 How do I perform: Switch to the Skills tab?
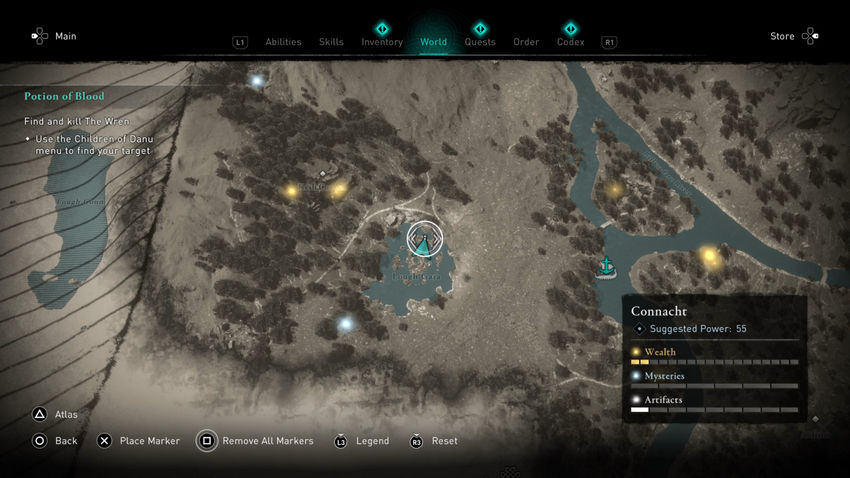(x=331, y=42)
